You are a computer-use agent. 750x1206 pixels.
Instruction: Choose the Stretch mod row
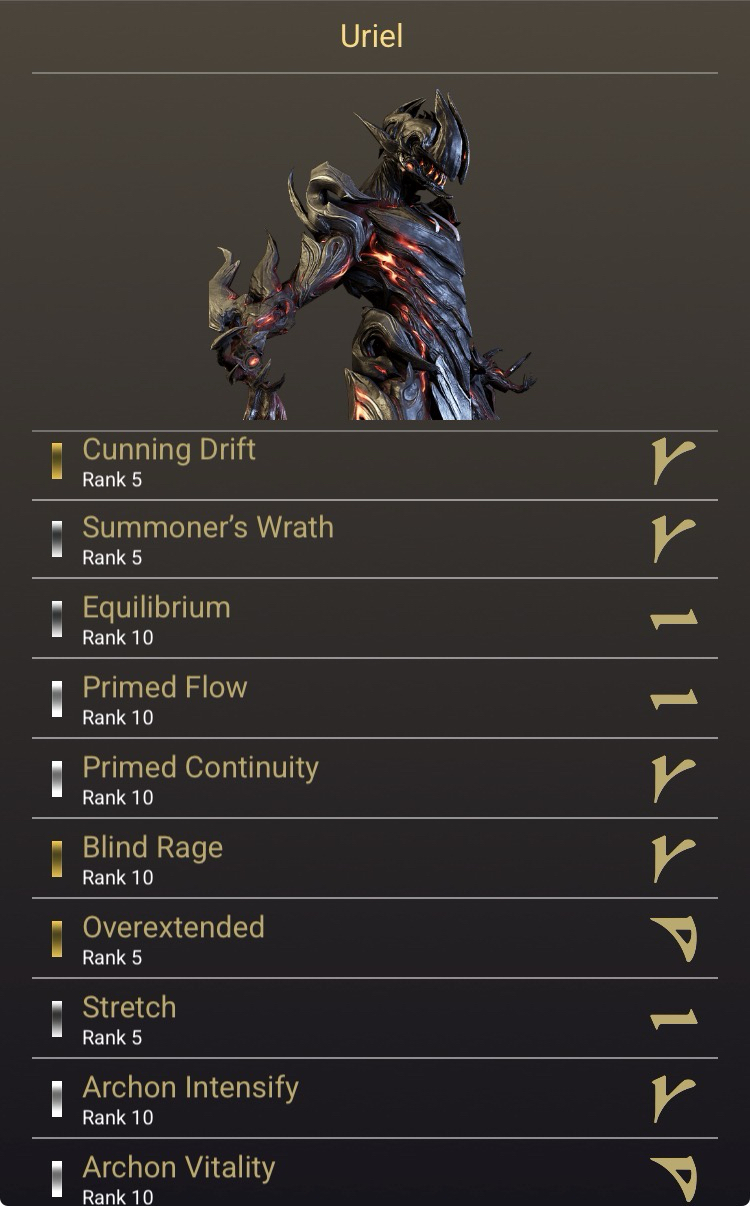point(374,1020)
